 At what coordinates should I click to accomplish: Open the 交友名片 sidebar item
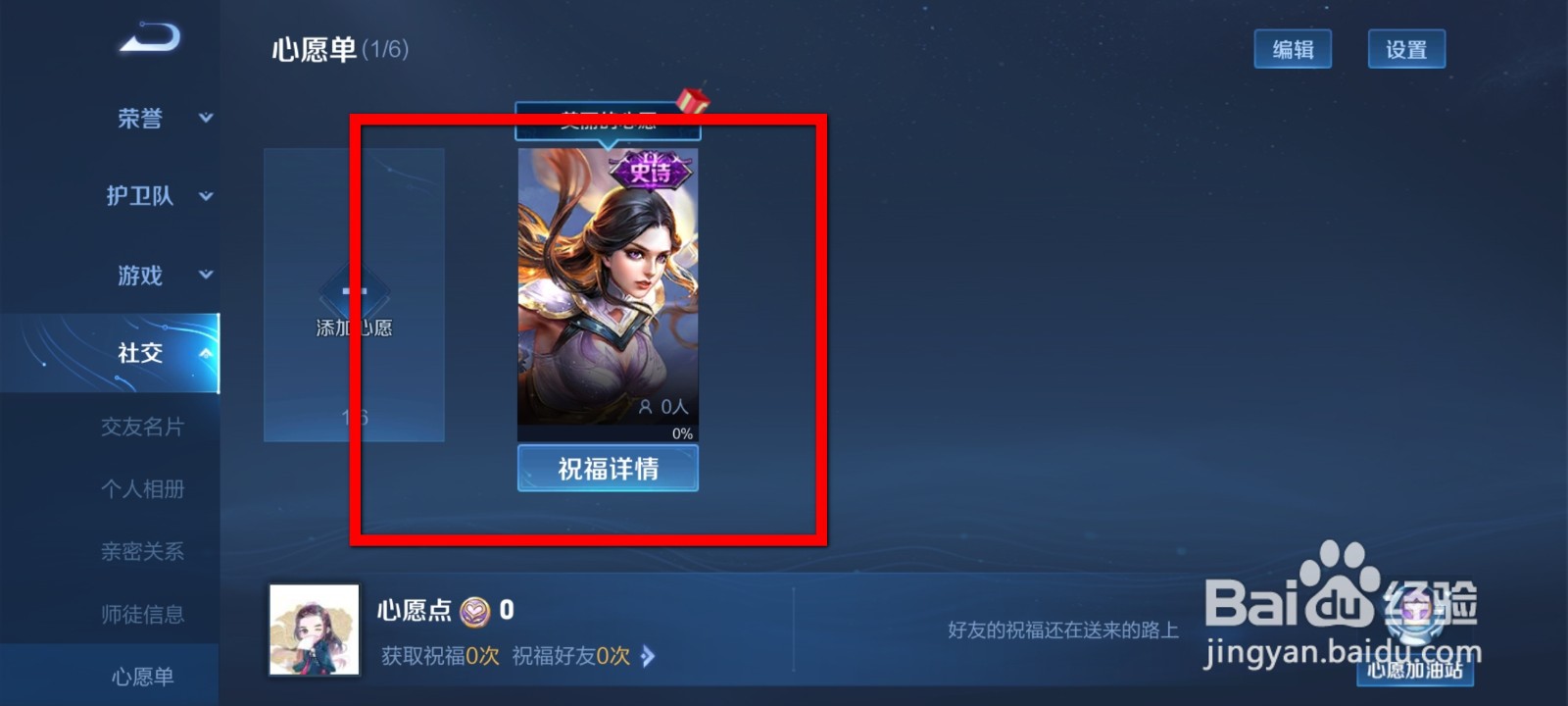point(145,427)
